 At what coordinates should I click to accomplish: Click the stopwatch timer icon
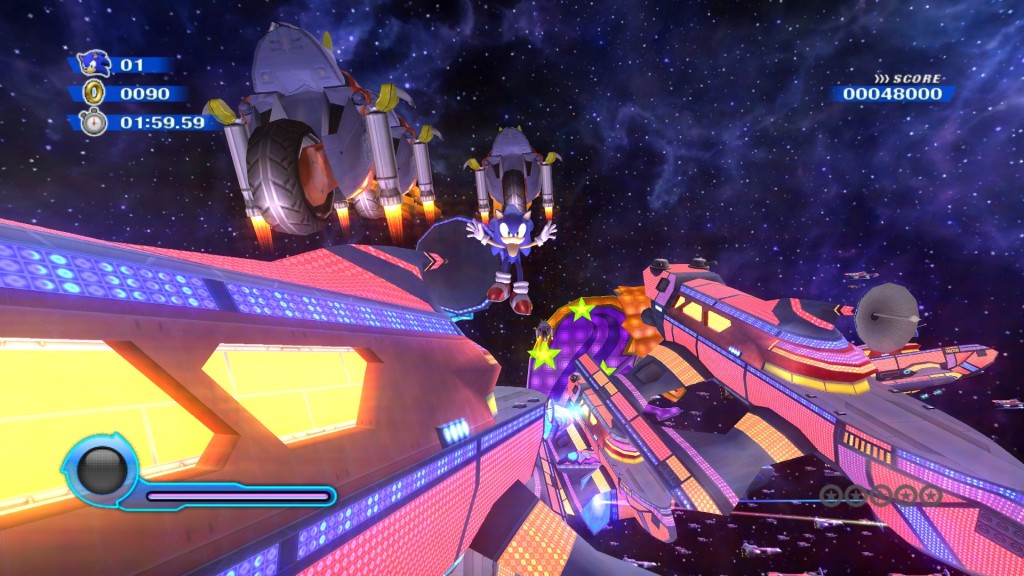93,122
